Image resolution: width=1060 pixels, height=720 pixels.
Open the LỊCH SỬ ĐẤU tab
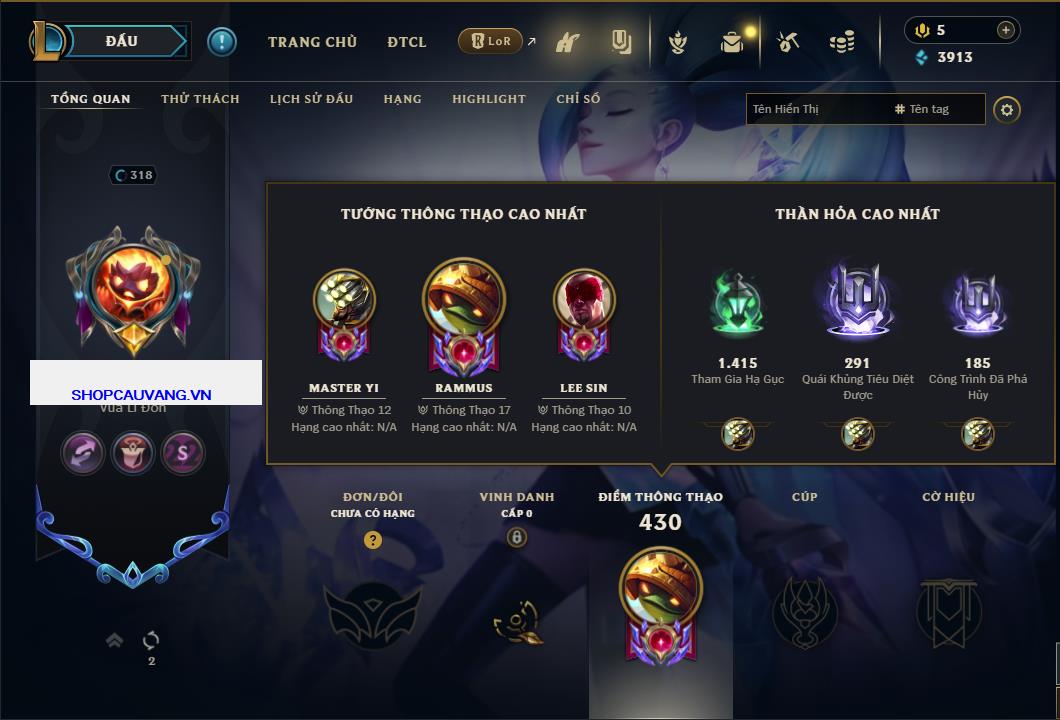pos(311,99)
